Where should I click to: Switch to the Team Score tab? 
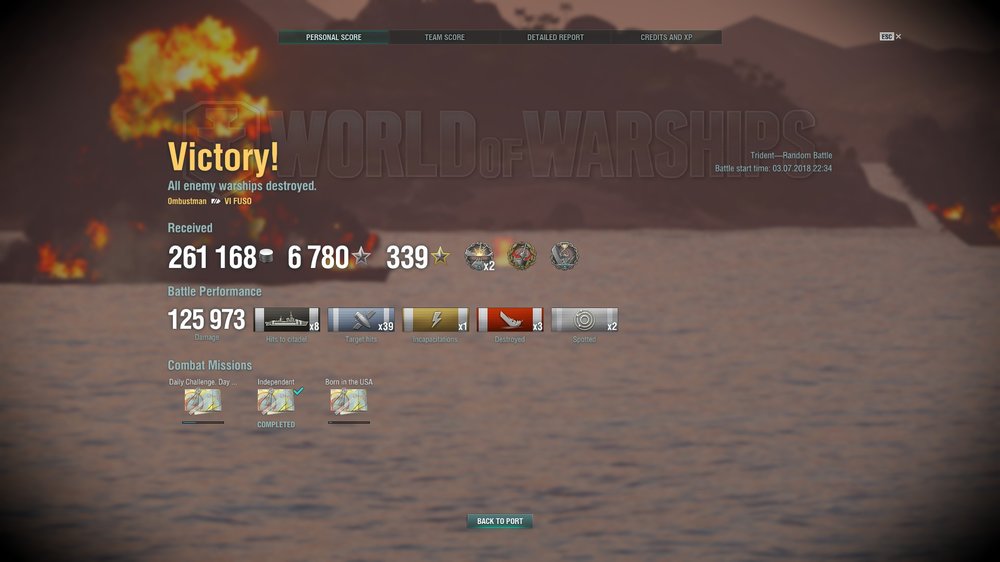click(x=444, y=37)
